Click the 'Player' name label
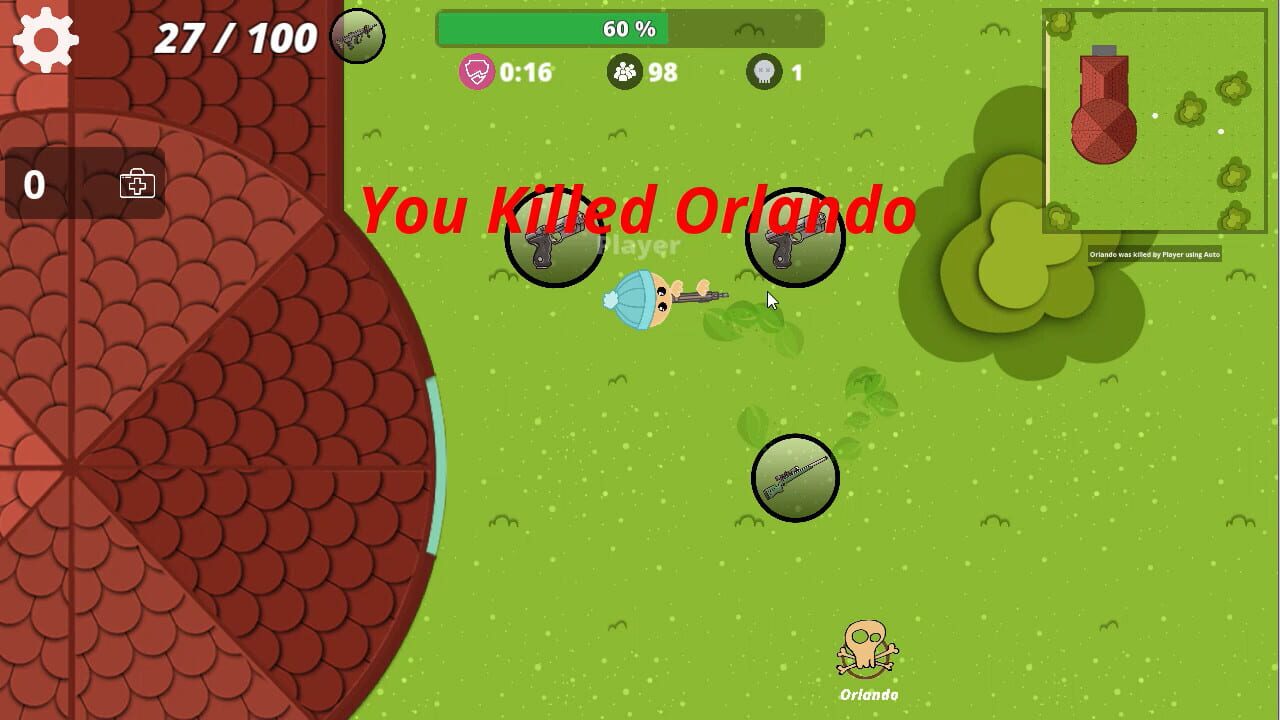This screenshot has width=1280, height=720. pyautogui.click(x=641, y=245)
